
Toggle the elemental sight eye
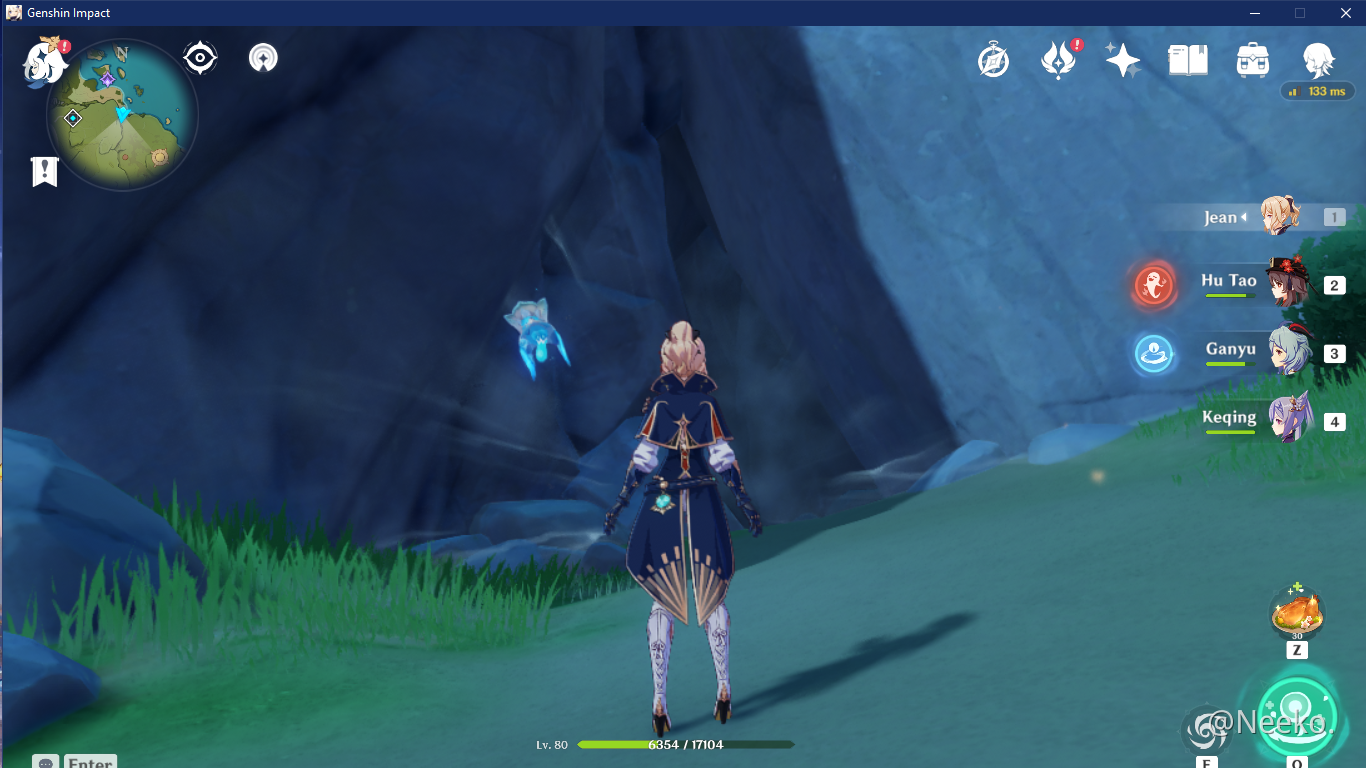199,57
